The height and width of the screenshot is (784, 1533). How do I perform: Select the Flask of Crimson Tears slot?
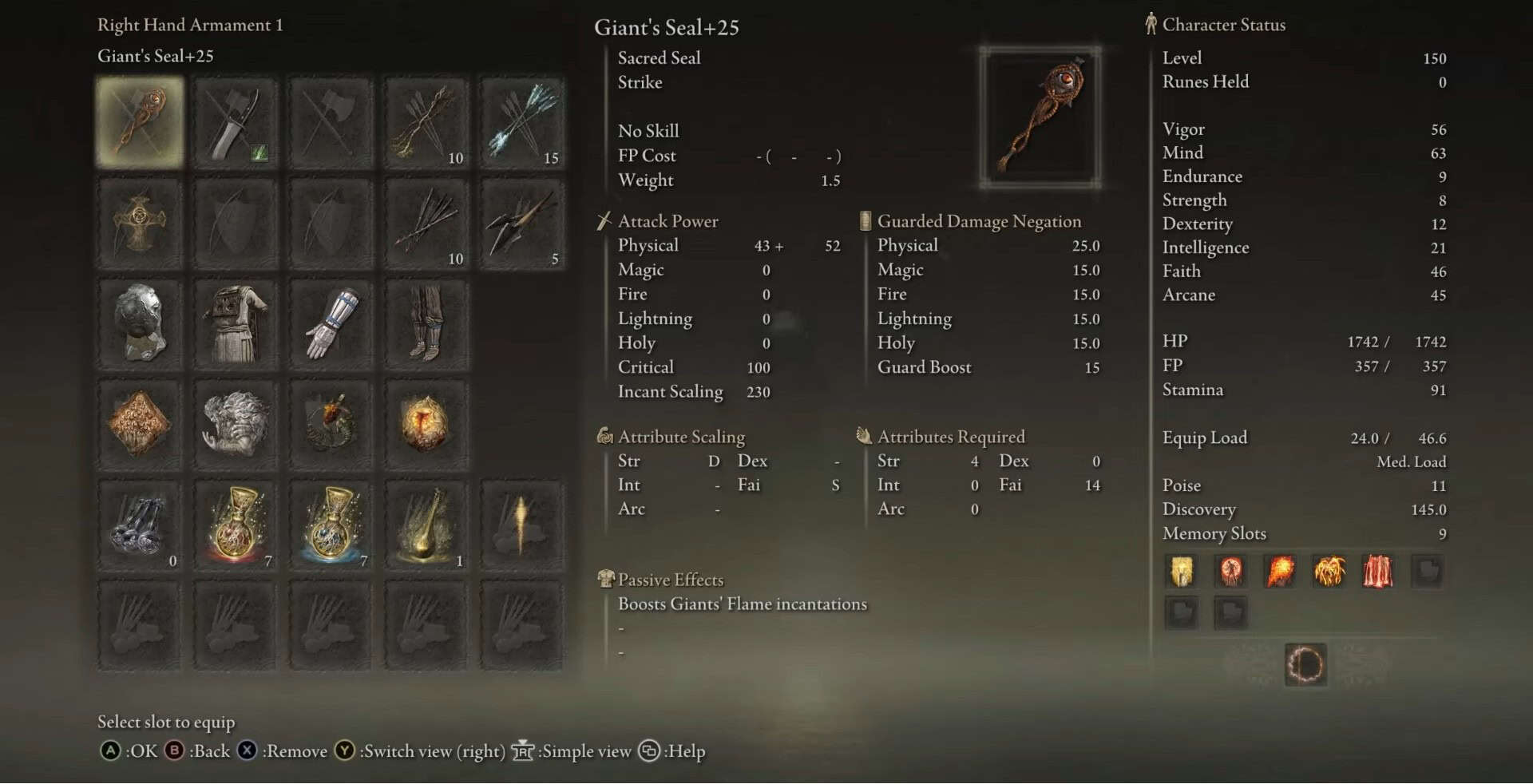[235, 525]
